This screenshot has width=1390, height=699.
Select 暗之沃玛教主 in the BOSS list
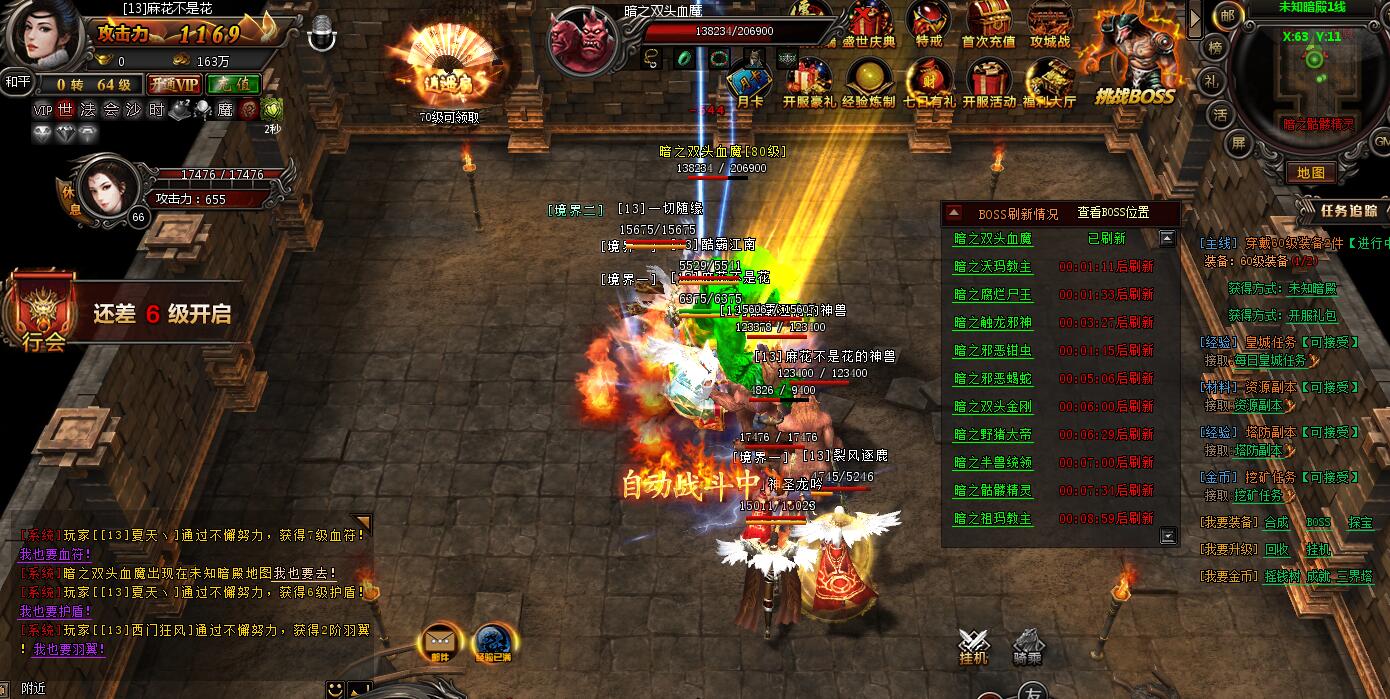pos(992,267)
